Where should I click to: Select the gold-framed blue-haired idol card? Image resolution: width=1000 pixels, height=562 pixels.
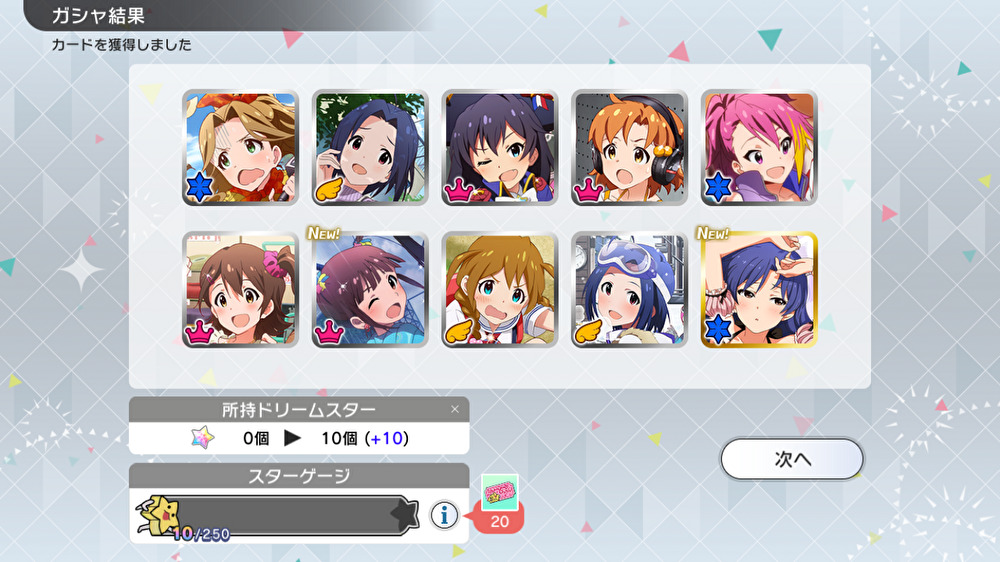pos(759,290)
